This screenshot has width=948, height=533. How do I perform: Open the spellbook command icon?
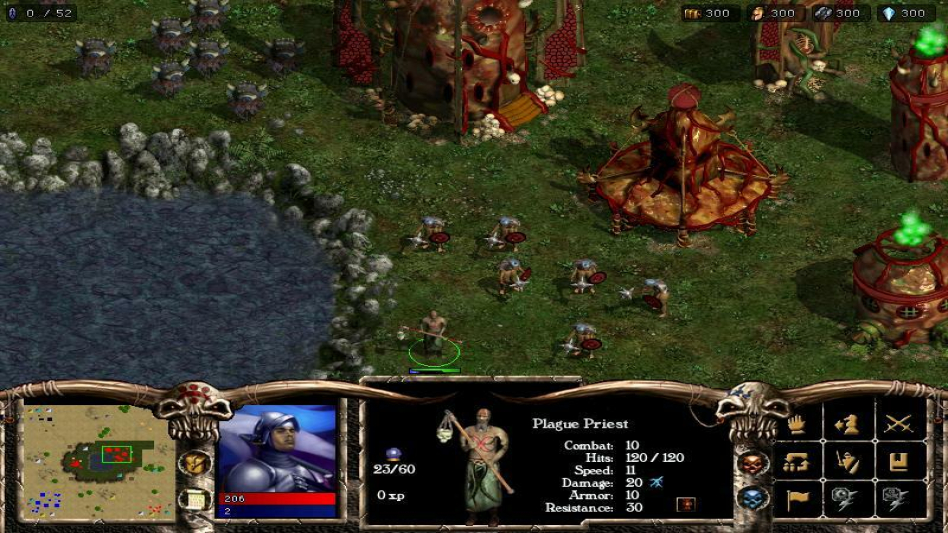[x=897, y=461]
